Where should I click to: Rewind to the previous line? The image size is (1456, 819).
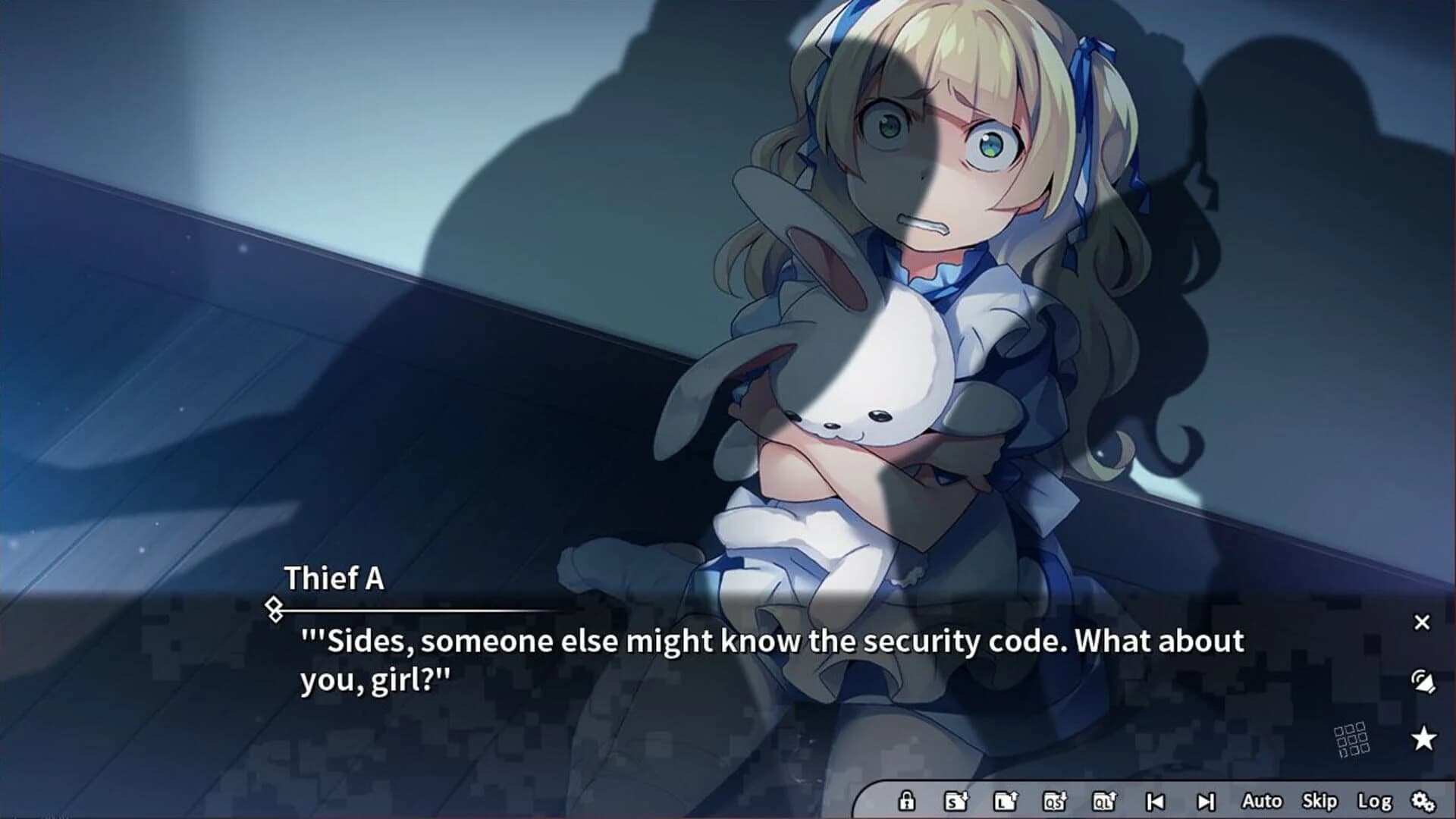click(x=1156, y=800)
